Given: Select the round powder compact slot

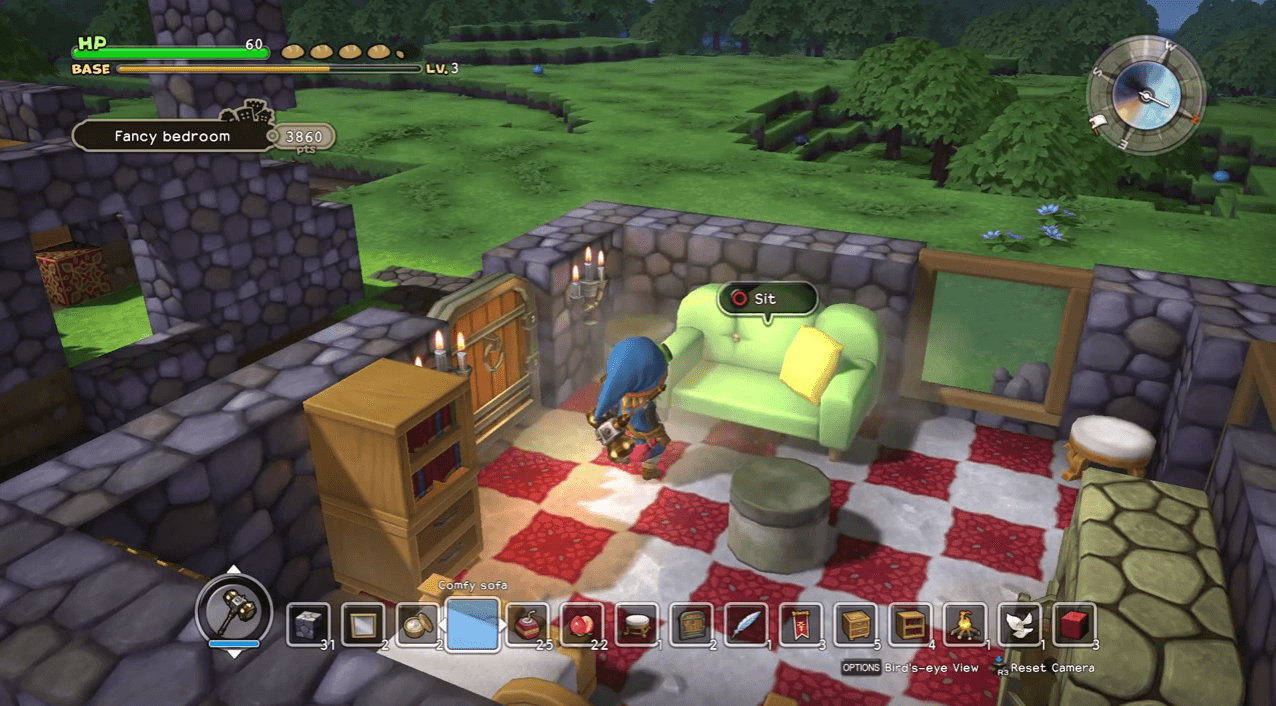Looking at the screenshot, I should pos(418,625).
